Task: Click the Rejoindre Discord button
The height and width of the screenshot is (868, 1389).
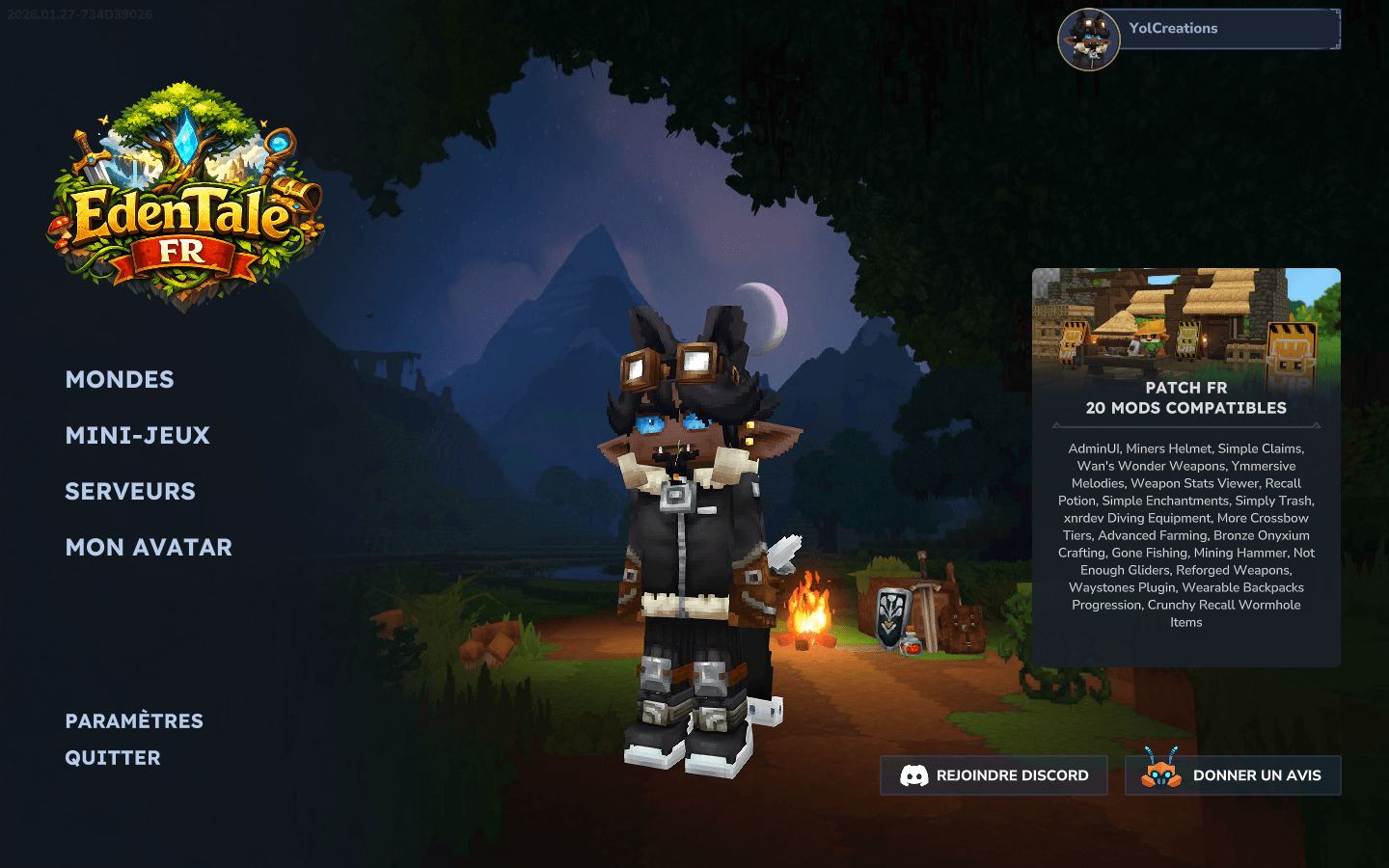Action: (x=994, y=775)
